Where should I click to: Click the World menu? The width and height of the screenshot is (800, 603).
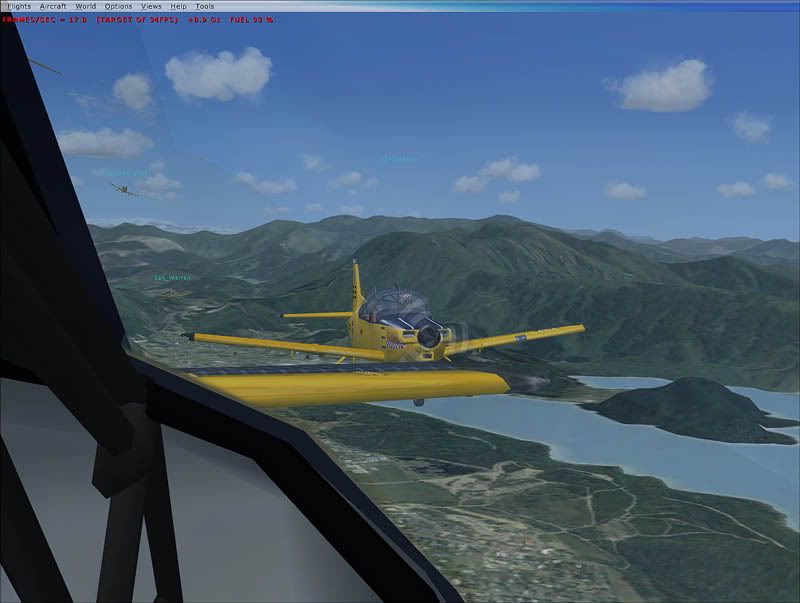point(86,6)
